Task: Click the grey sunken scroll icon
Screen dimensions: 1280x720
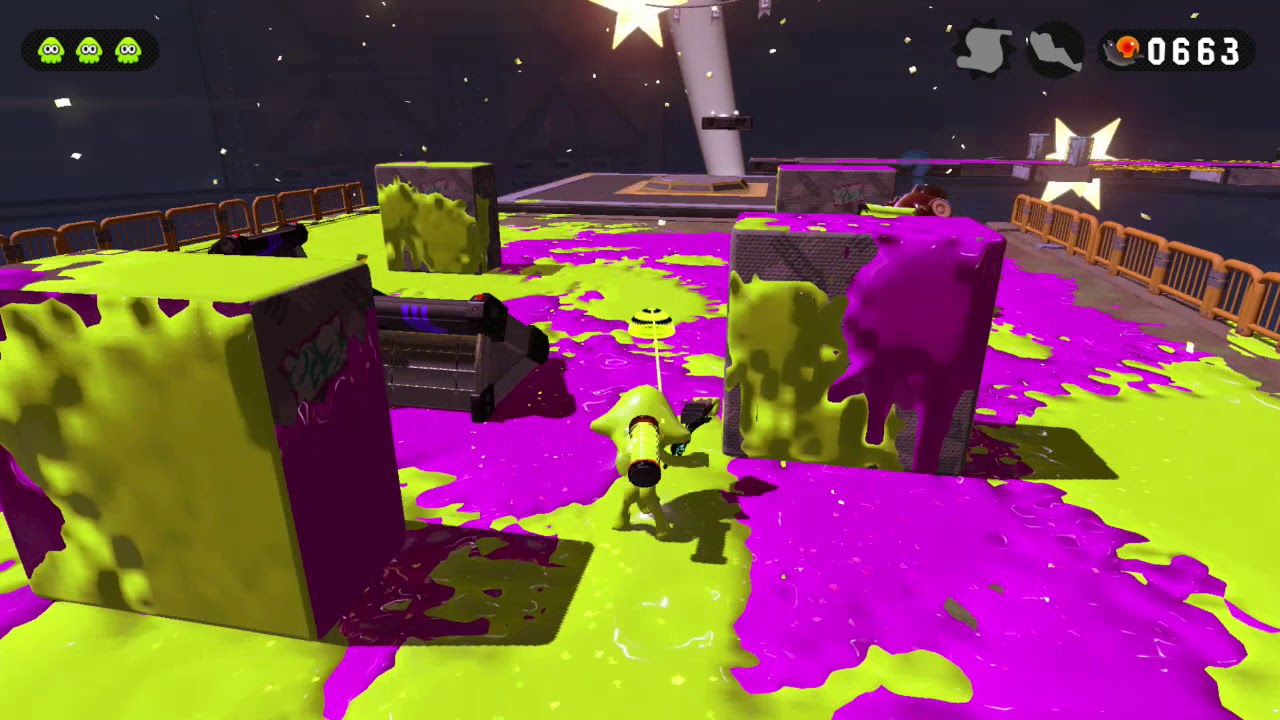Action: click(x=984, y=49)
